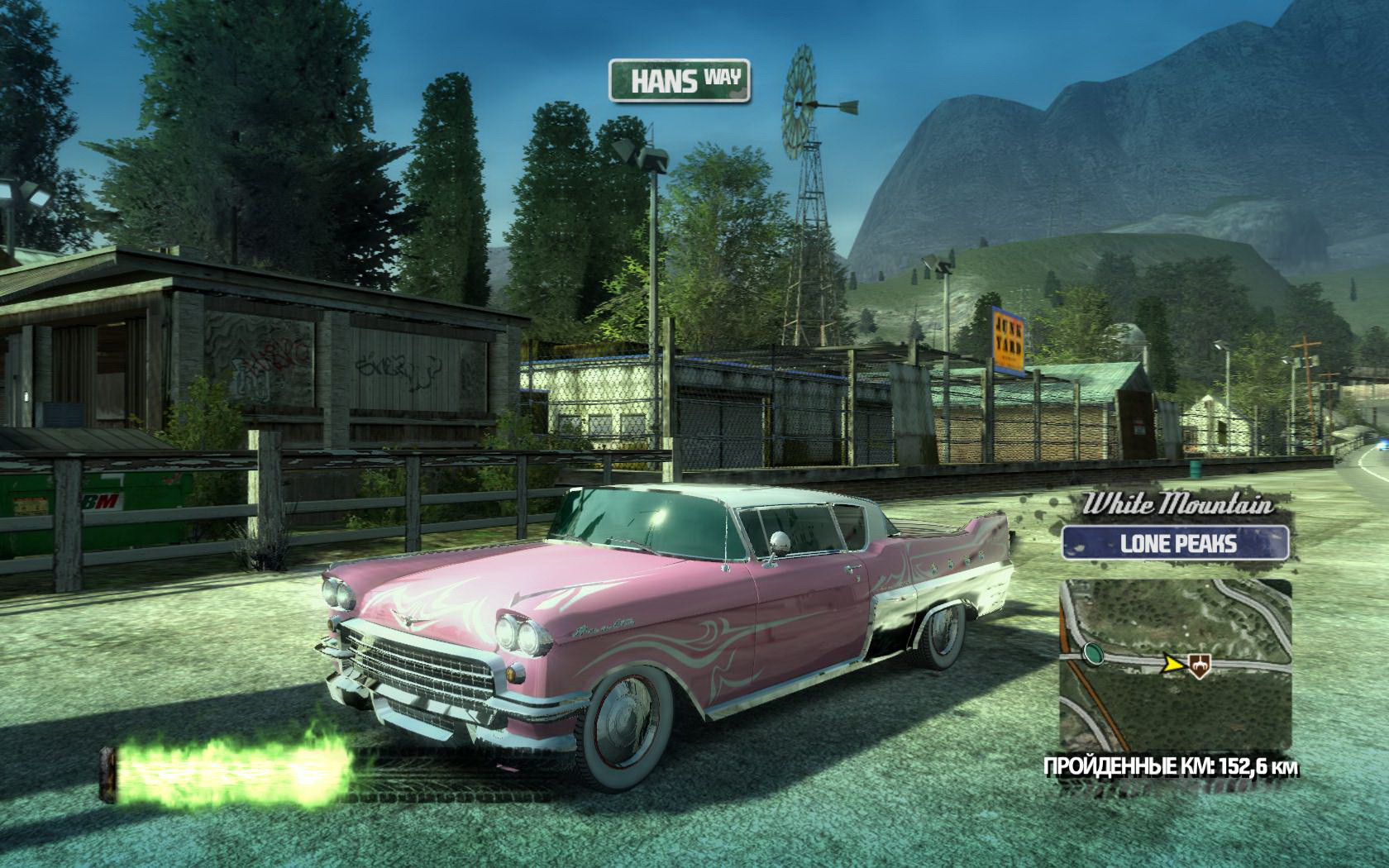Click the green circle marker on the minimap
Image resolution: width=1389 pixels, height=868 pixels.
click(x=1093, y=655)
